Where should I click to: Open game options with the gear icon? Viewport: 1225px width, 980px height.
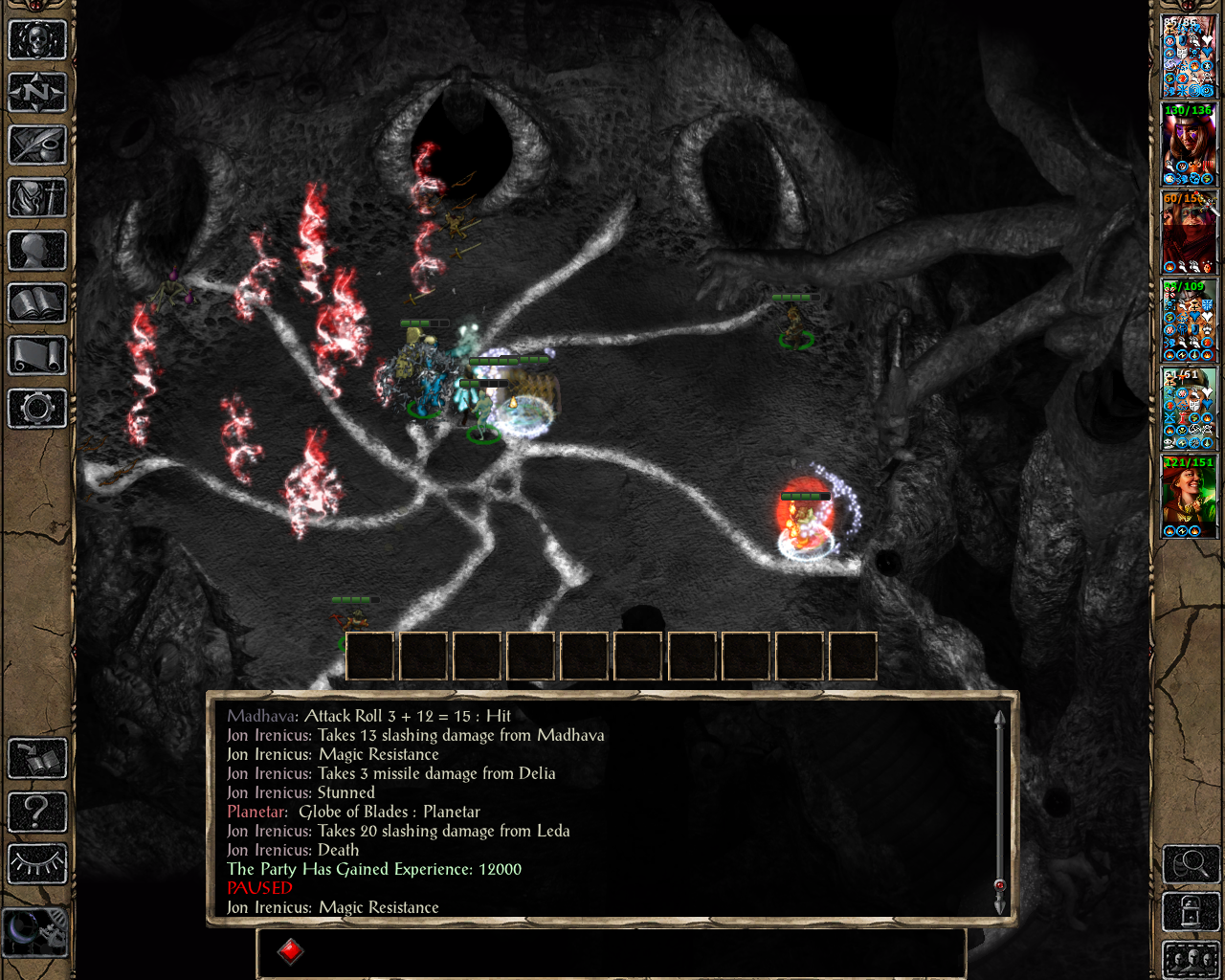click(37, 409)
